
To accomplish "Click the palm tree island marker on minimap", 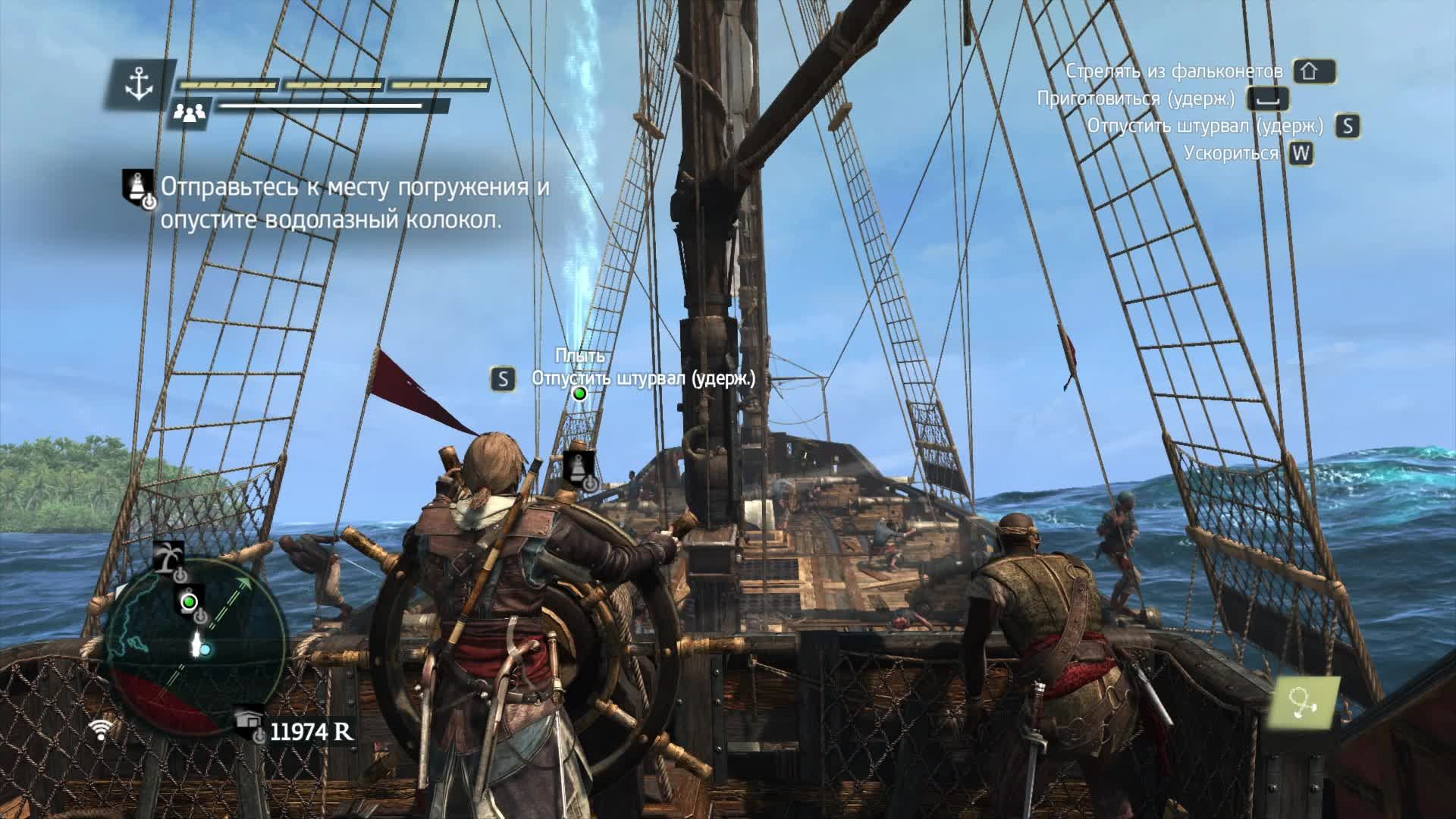I will 168,557.
